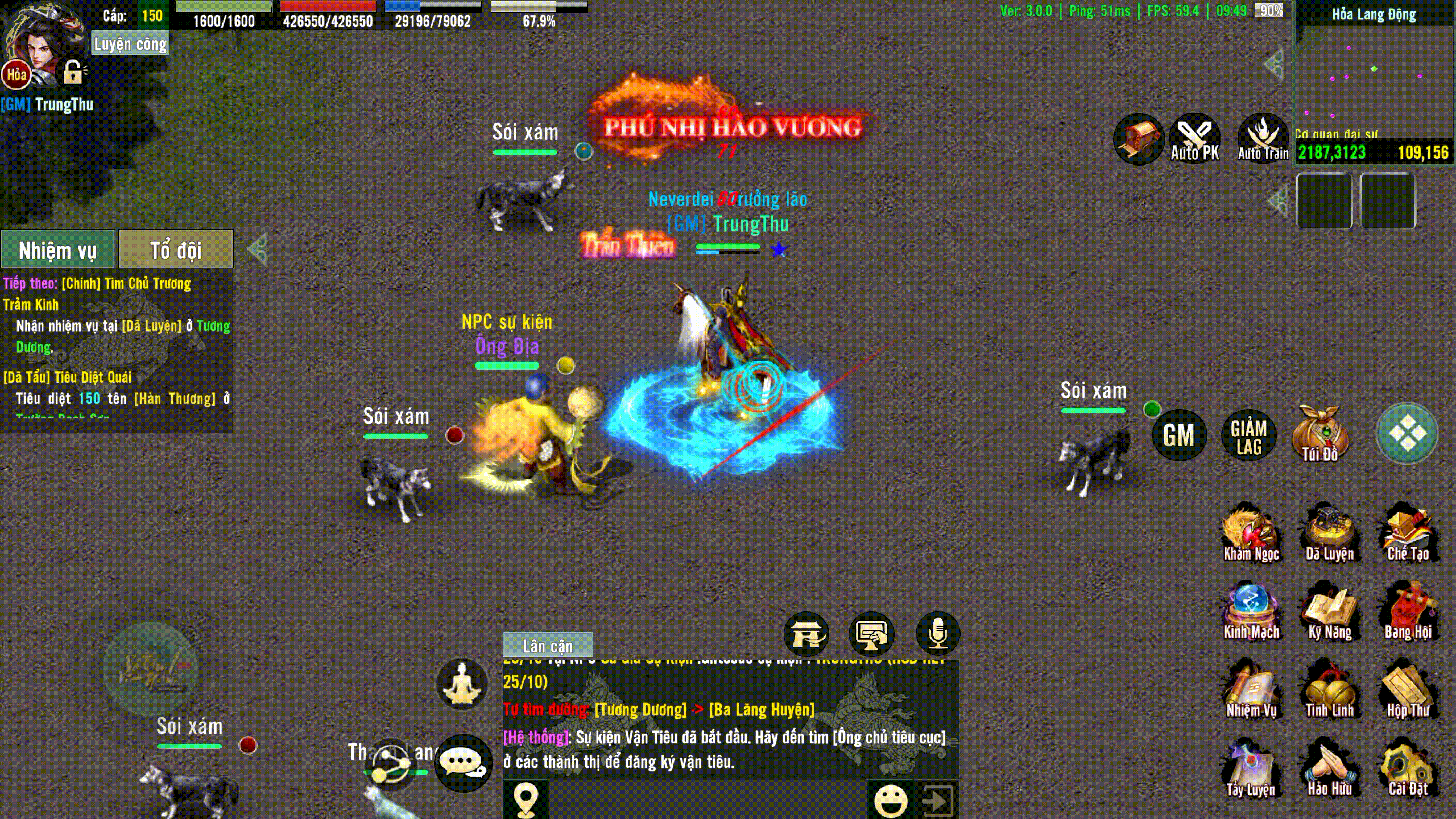Switch to the Nhiệm vụ tab
Image resolution: width=1456 pixels, height=819 pixels.
(57, 249)
